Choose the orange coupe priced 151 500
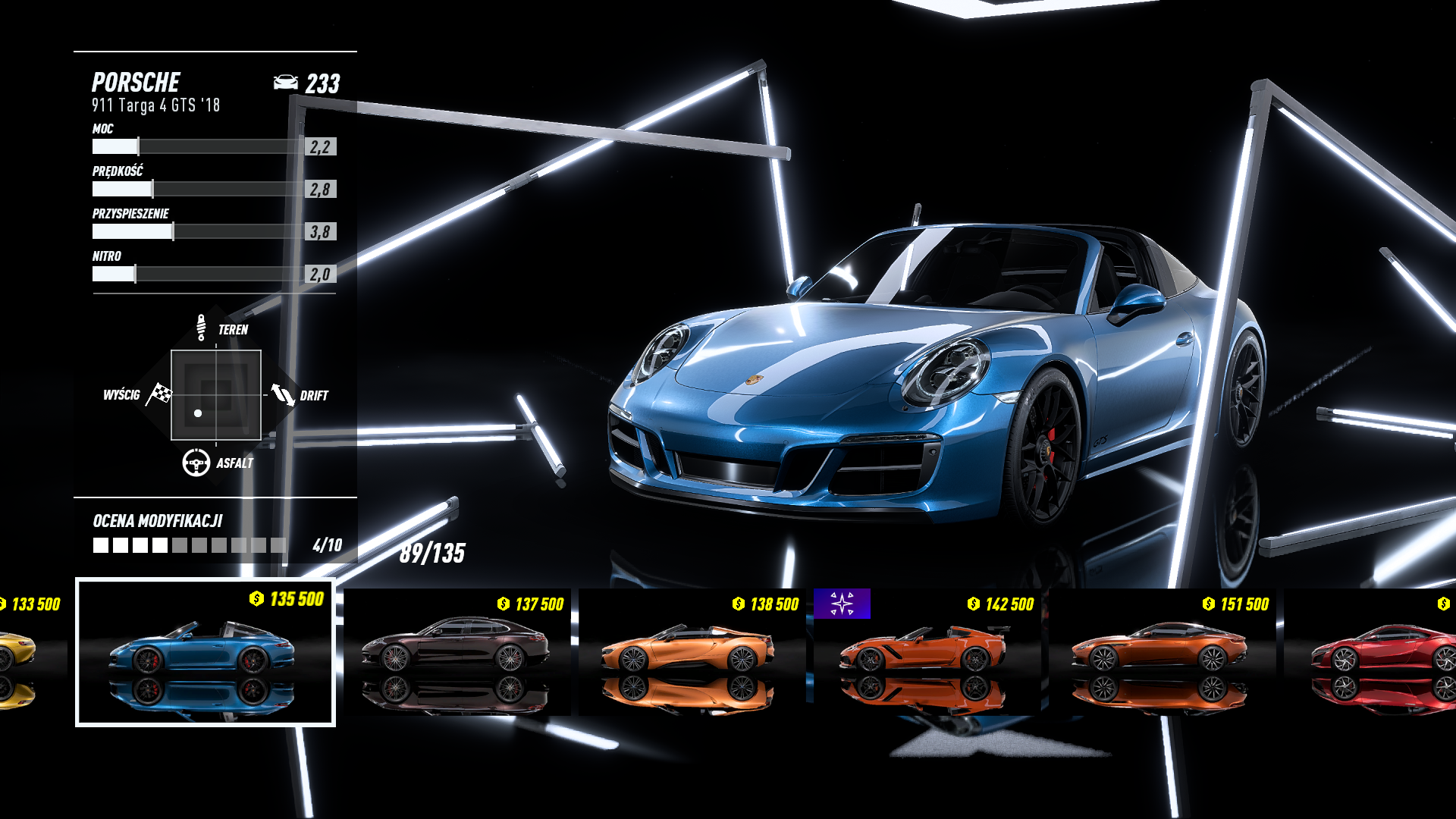 point(1162,652)
